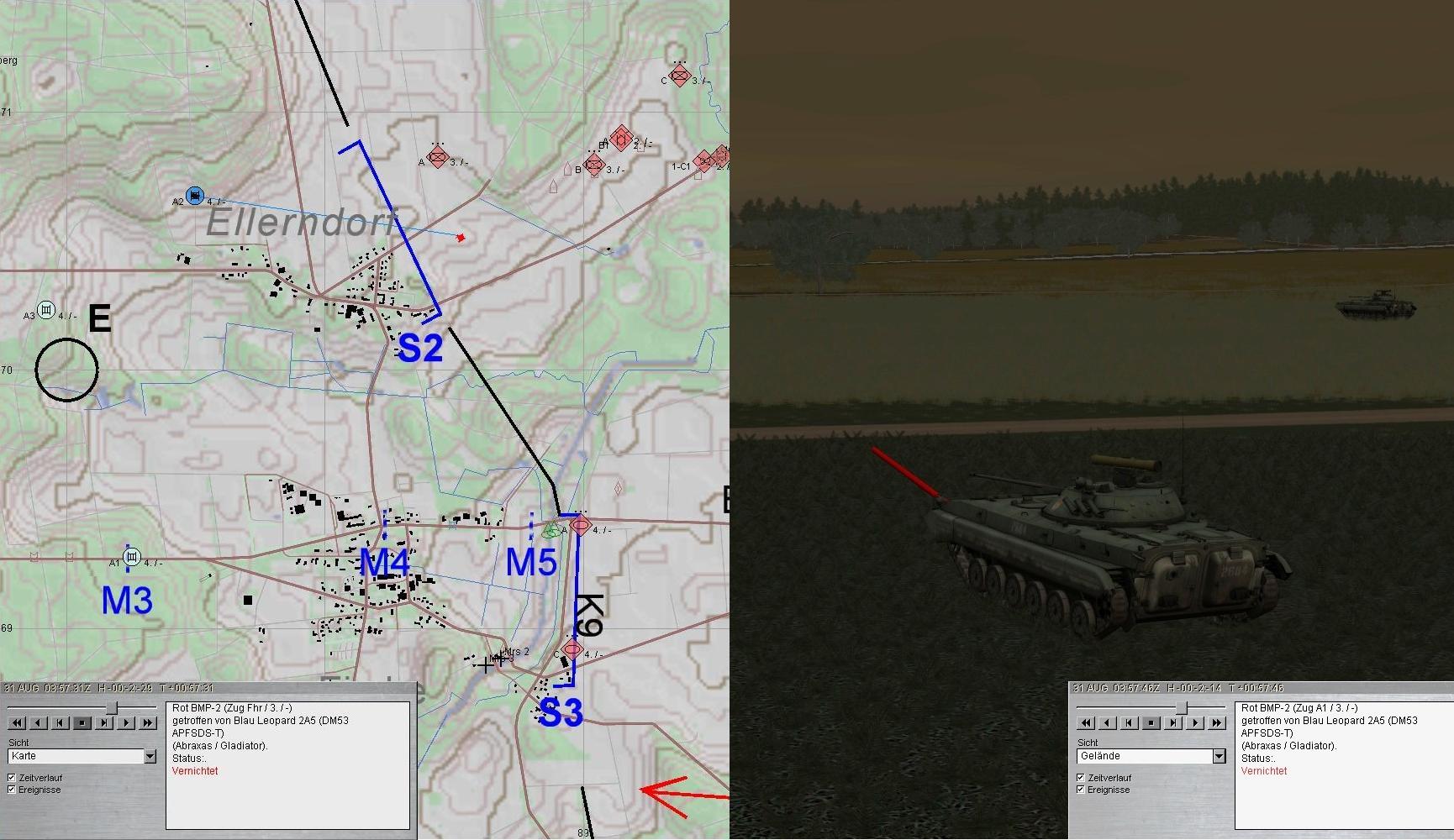Toggle Ereignisse checkbox in the Karte panel
Image resolution: width=1454 pixels, height=840 pixels.
(x=12, y=790)
